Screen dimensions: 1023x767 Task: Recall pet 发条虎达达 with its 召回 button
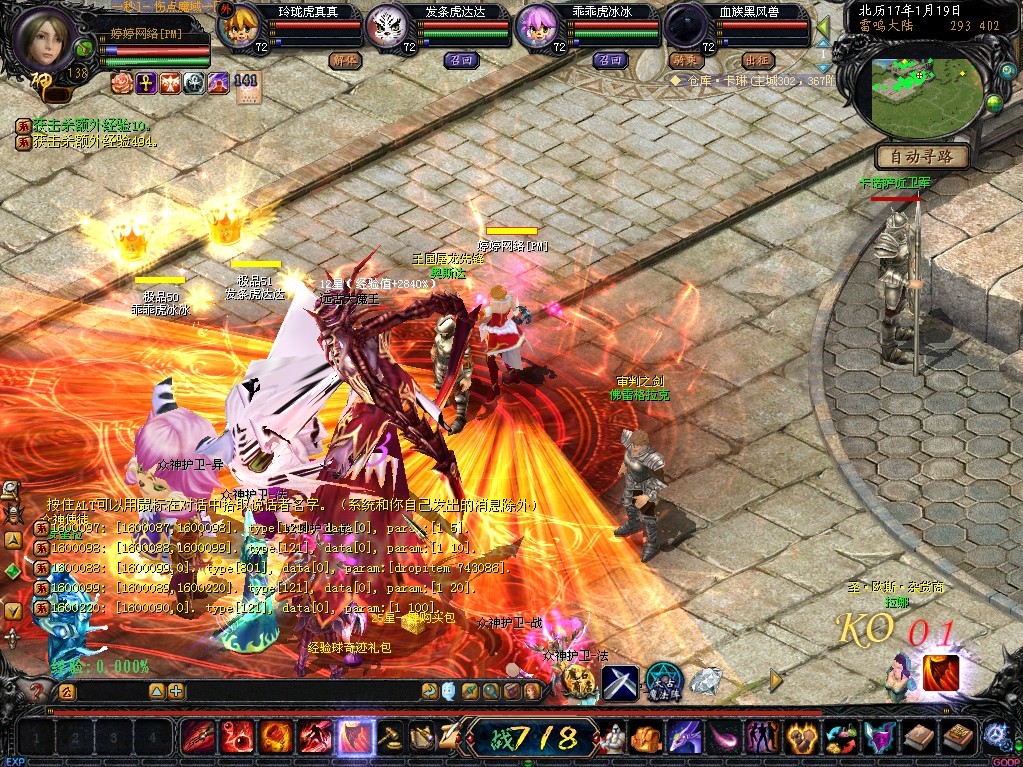[460, 60]
